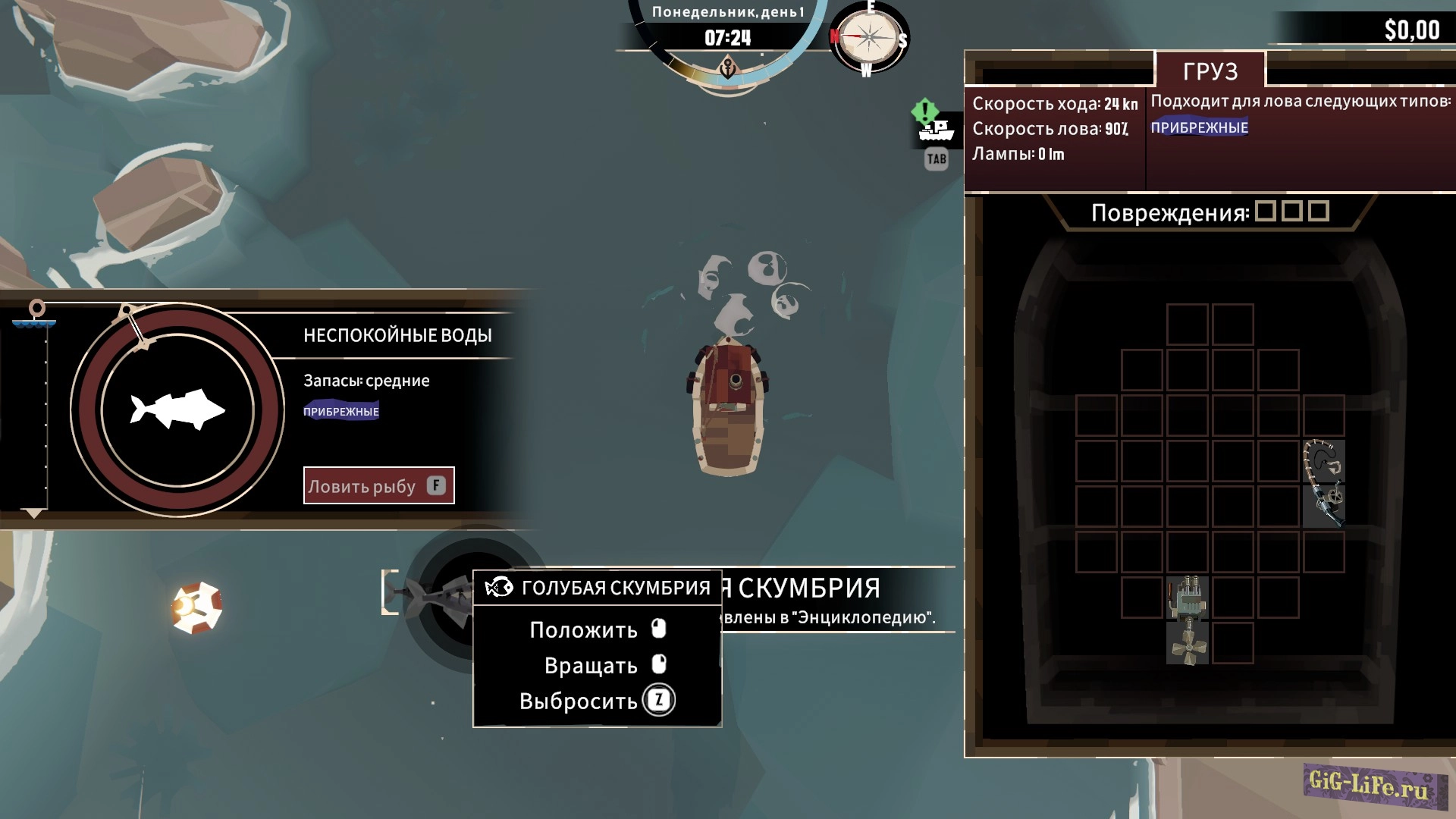
Task: Click the boat icon with green exclamation mark
Action: [x=935, y=127]
